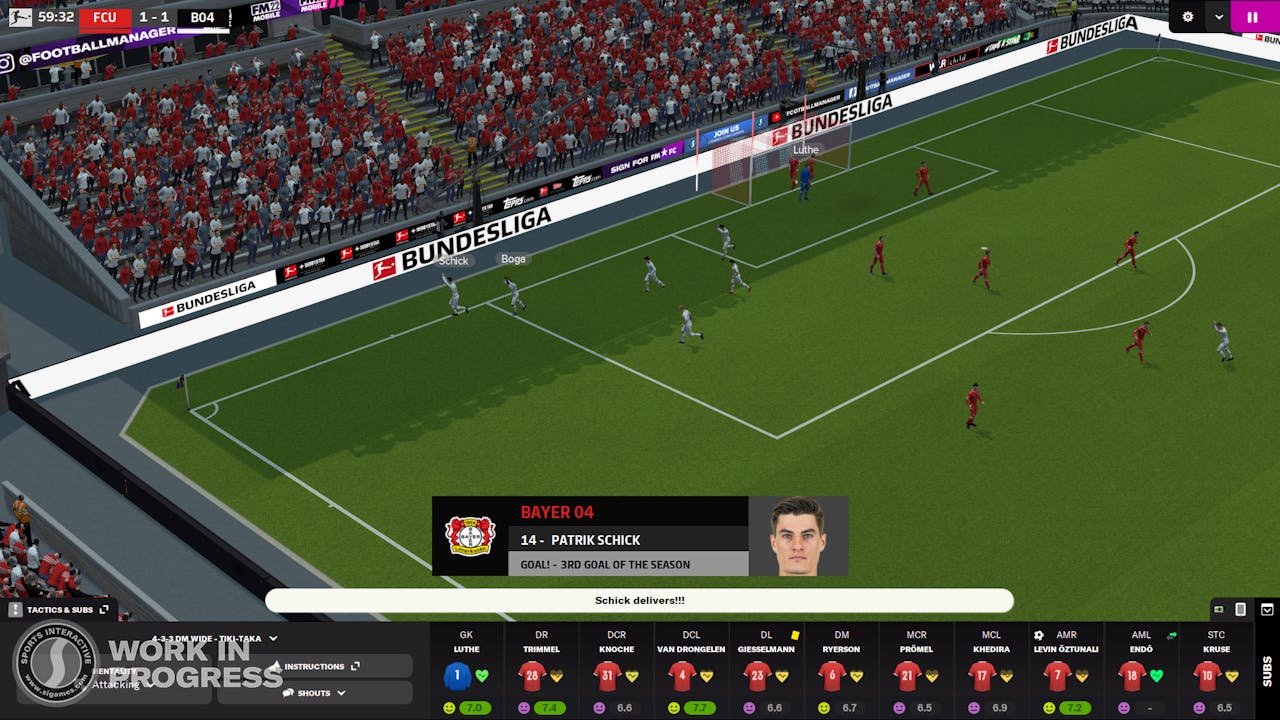Select the Instructions megaphone icon
The image size is (1280, 720).
click(277, 665)
